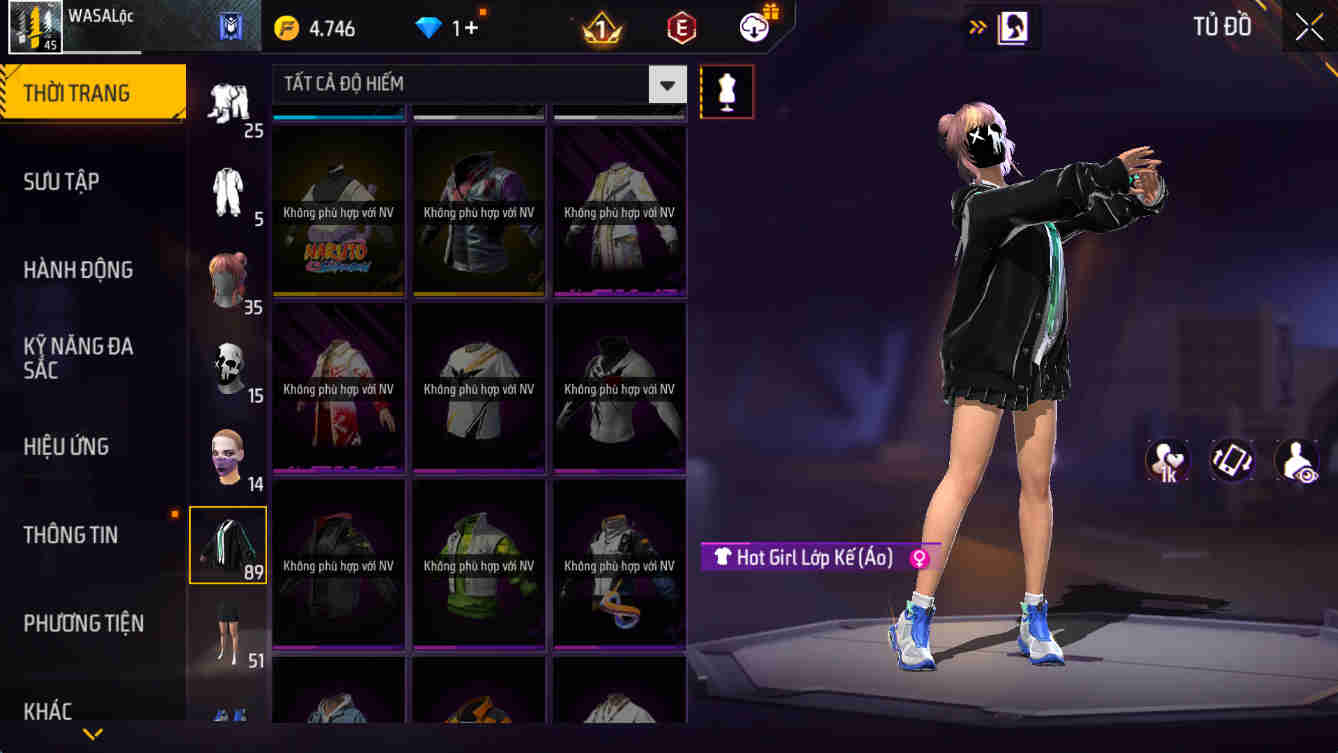Select the pants category showing 51 items
The image size is (1338, 753).
(x=227, y=630)
